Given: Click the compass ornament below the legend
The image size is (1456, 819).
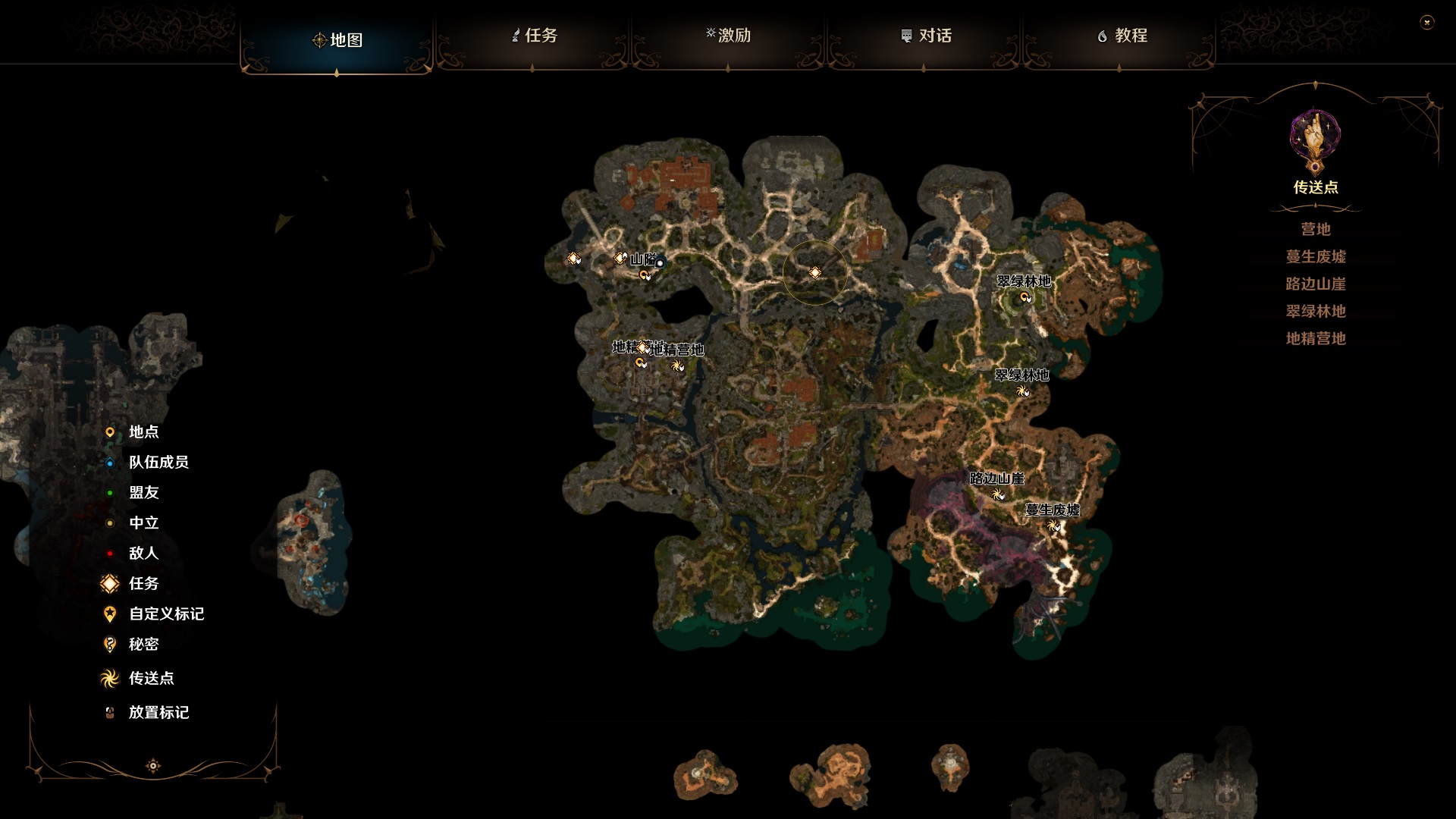Looking at the screenshot, I should [x=154, y=766].
